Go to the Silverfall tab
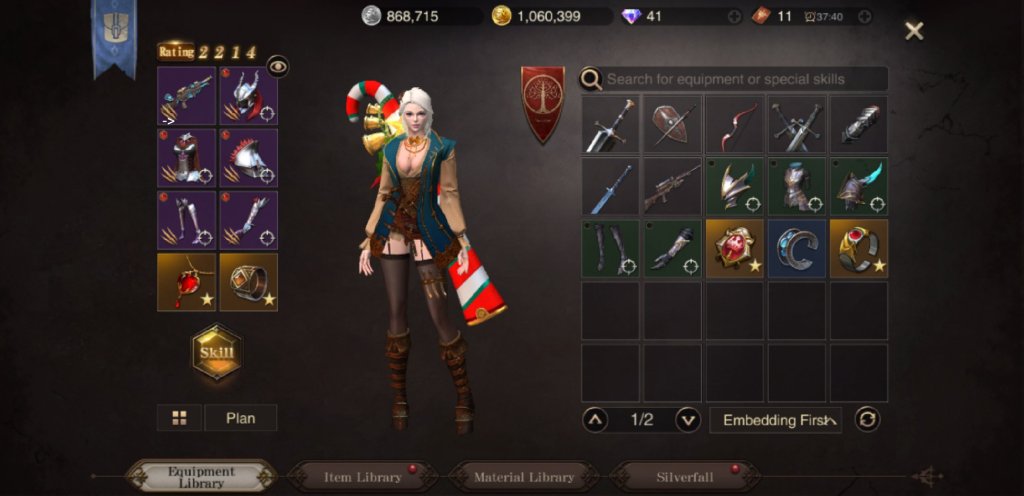This screenshot has width=1024, height=496. pos(685,477)
